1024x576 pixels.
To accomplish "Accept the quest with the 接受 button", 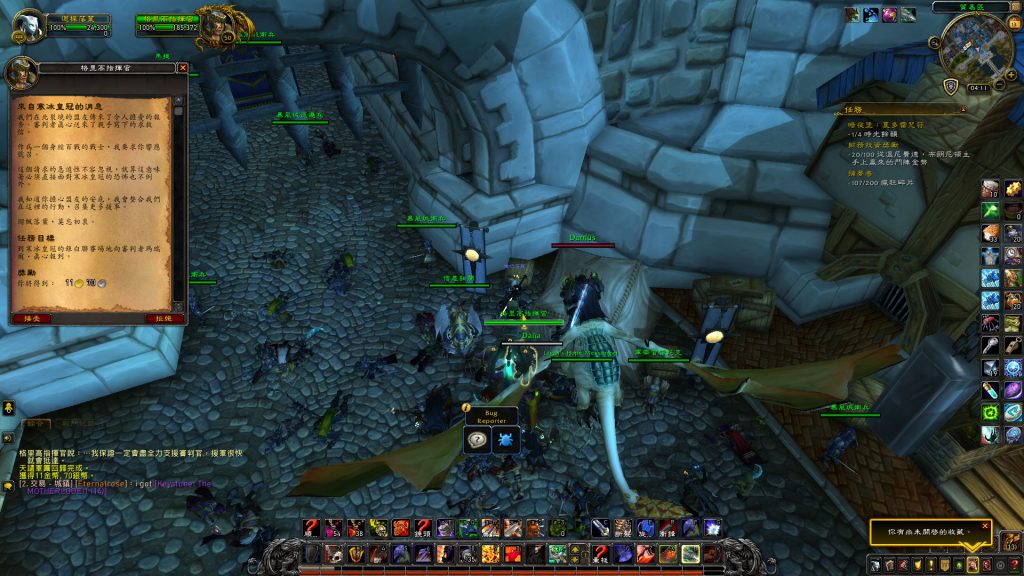I will point(31,318).
